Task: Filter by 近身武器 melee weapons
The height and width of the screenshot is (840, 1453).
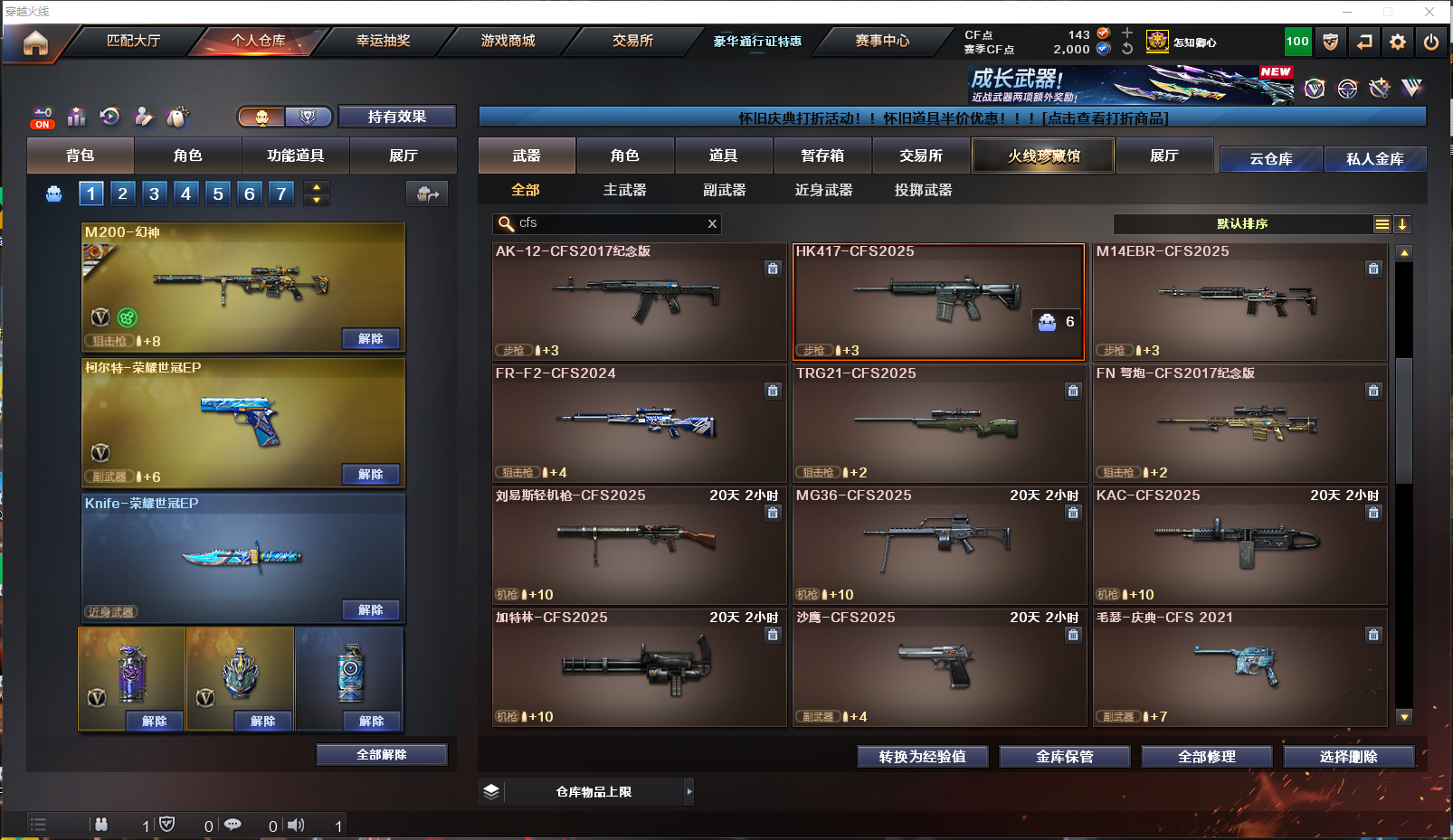Action: [x=823, y=190]
